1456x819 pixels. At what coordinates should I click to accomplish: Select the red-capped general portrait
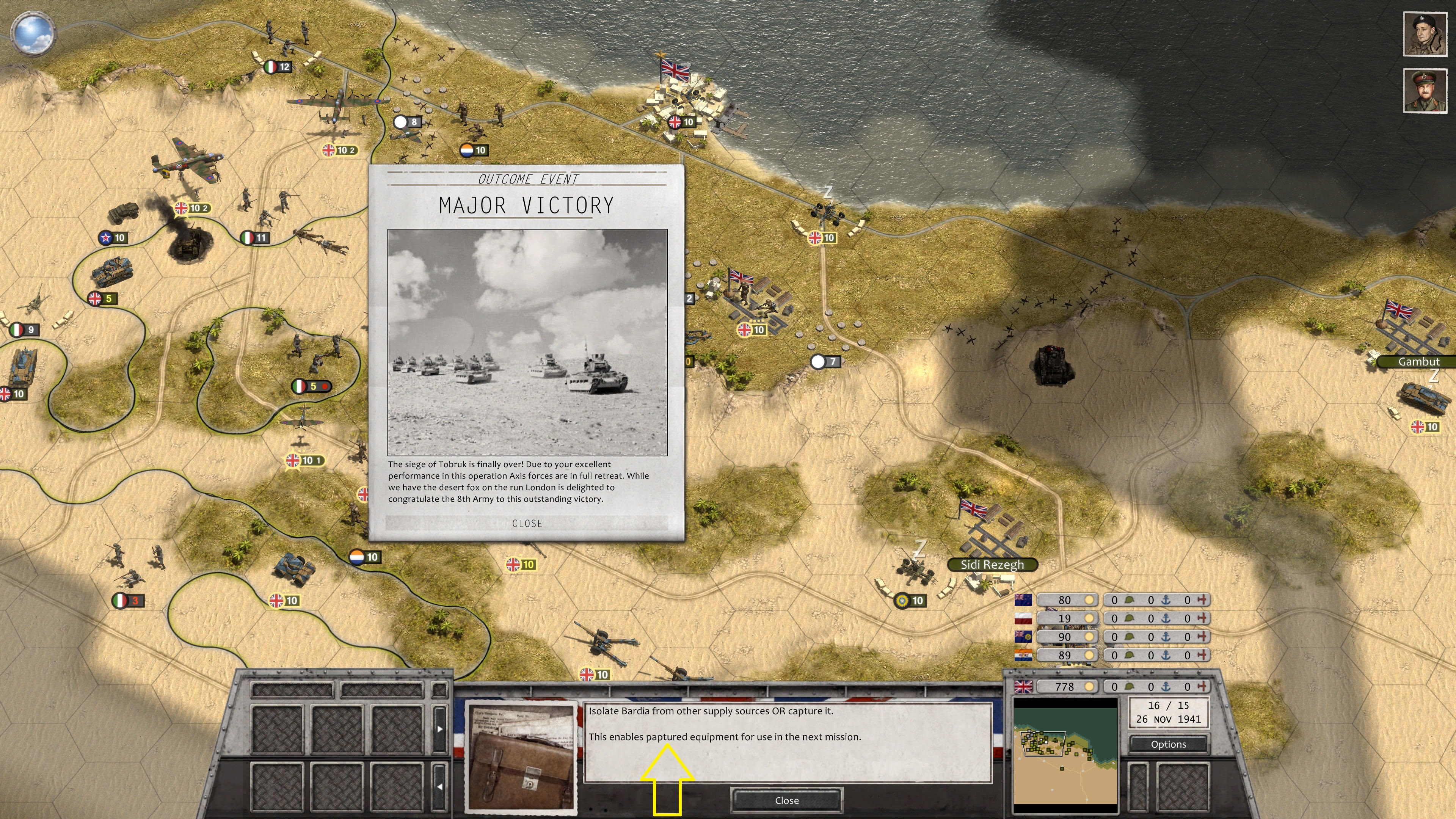(x=1424, y=91)
